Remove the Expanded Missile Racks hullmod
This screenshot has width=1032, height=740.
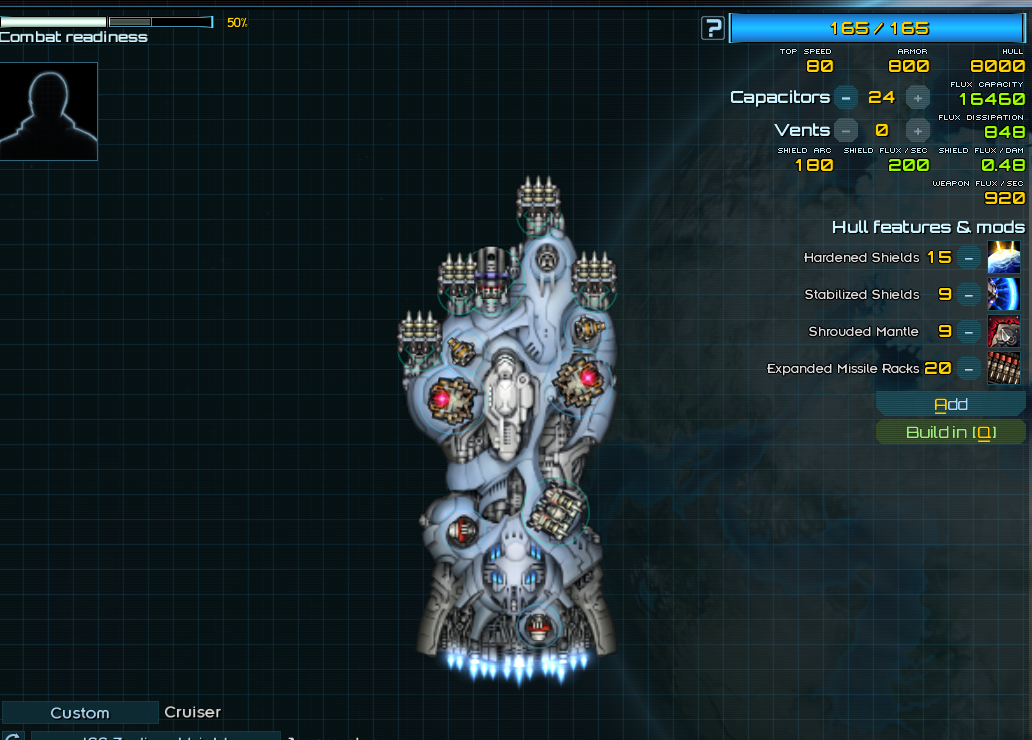pos(968,369)
